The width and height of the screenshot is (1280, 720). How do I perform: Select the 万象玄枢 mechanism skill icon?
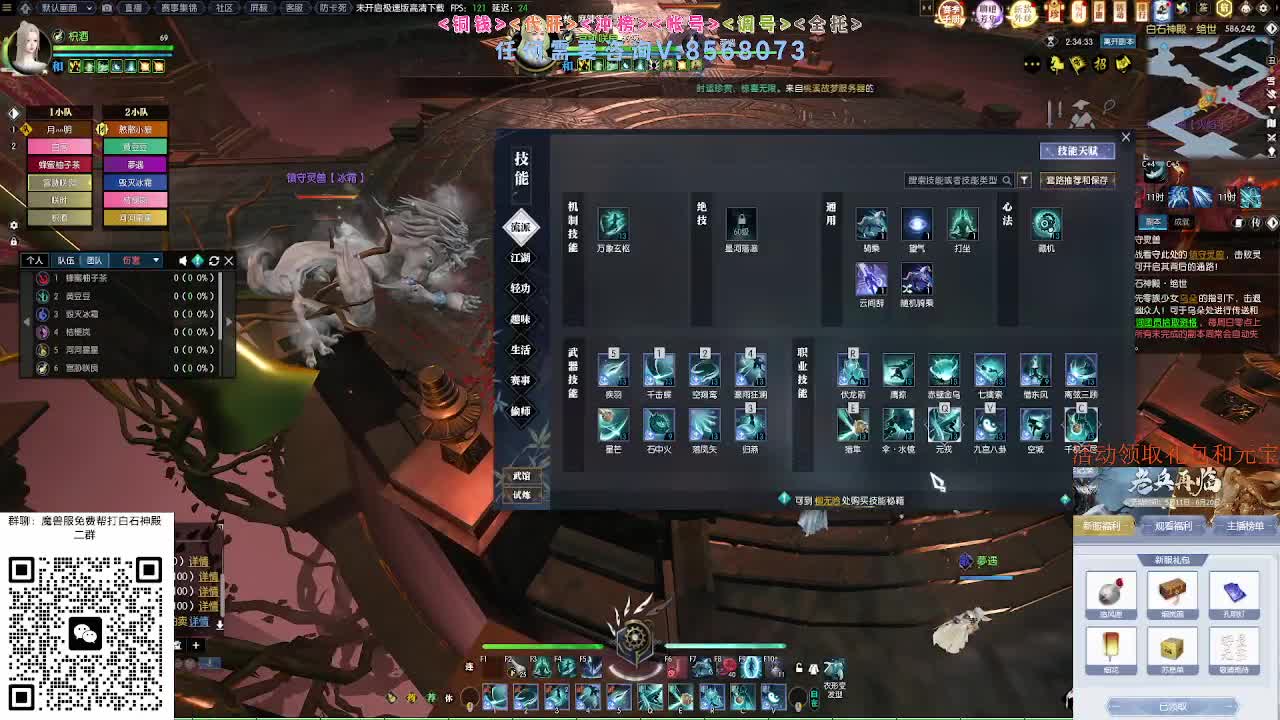pos(613,225)
